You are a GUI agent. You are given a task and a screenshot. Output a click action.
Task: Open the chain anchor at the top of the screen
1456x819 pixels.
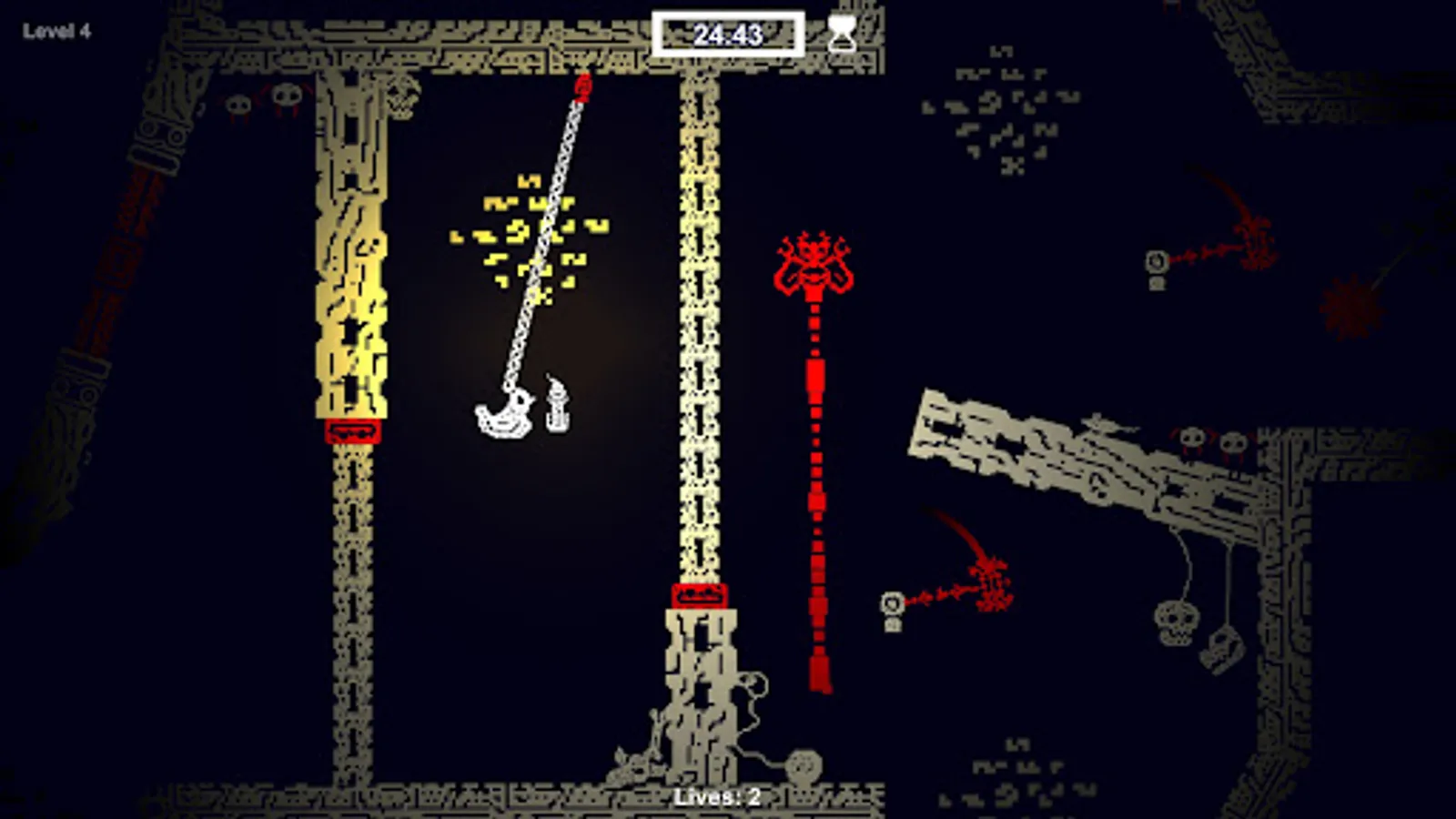click(582, 86)
